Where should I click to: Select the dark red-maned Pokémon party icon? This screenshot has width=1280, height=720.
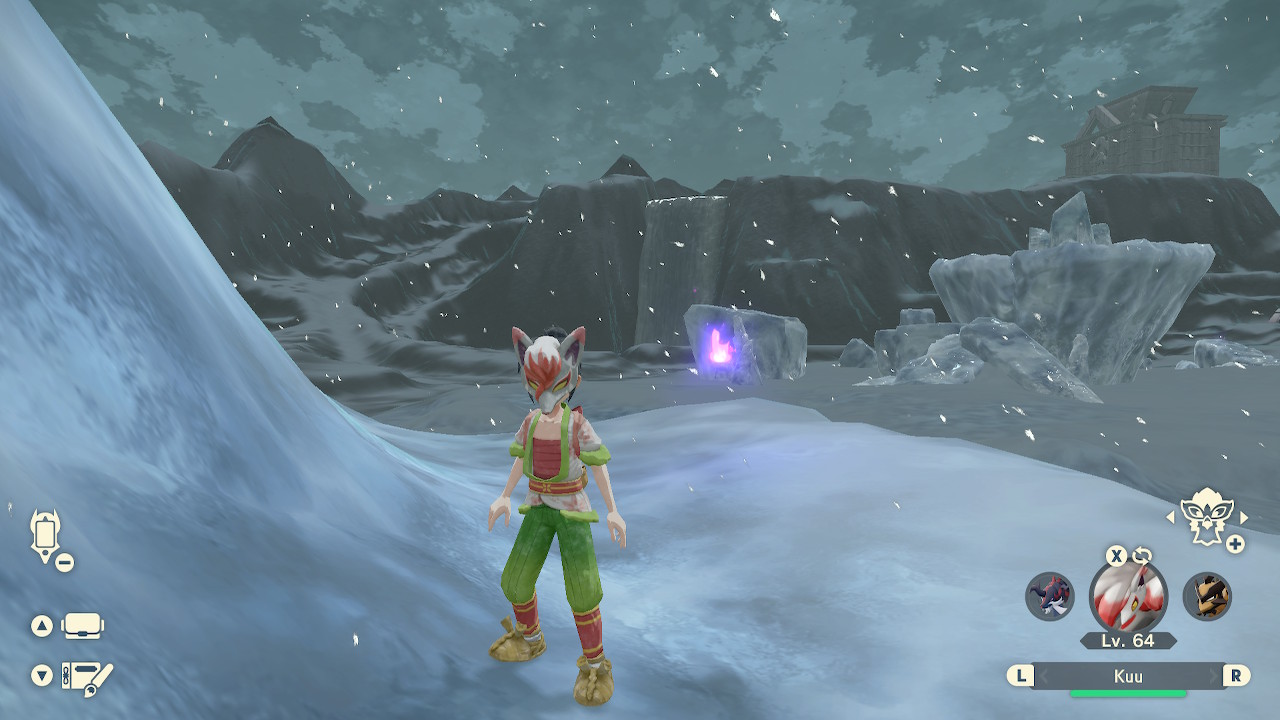[x=1049, y=596]
